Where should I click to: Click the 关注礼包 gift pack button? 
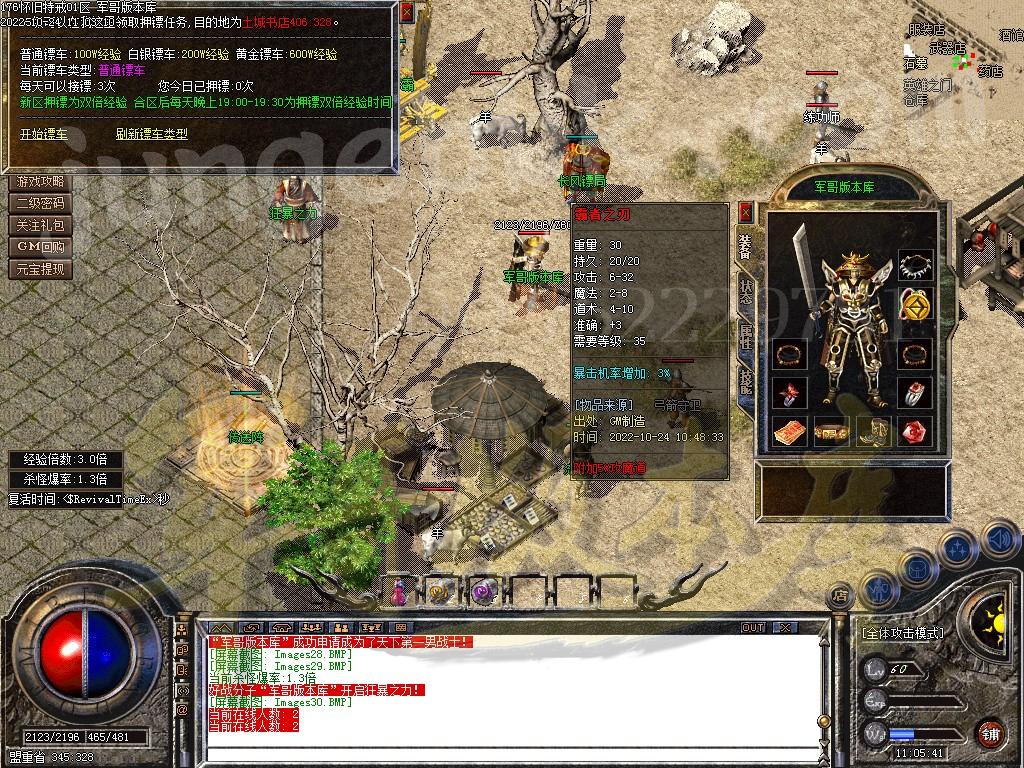click(x=40, y=226)
